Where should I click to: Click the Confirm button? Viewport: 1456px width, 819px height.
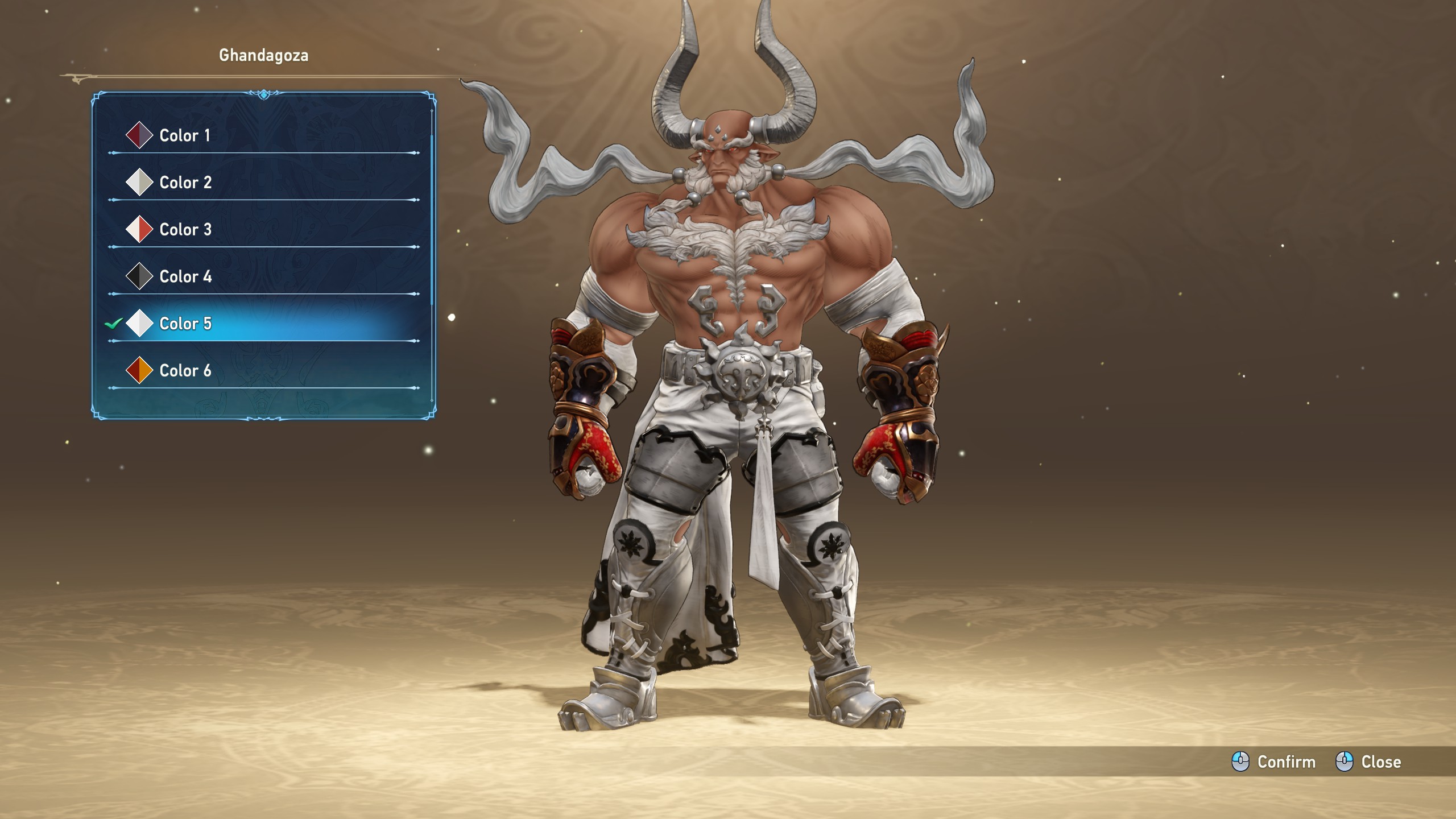tap(1274, 762)
